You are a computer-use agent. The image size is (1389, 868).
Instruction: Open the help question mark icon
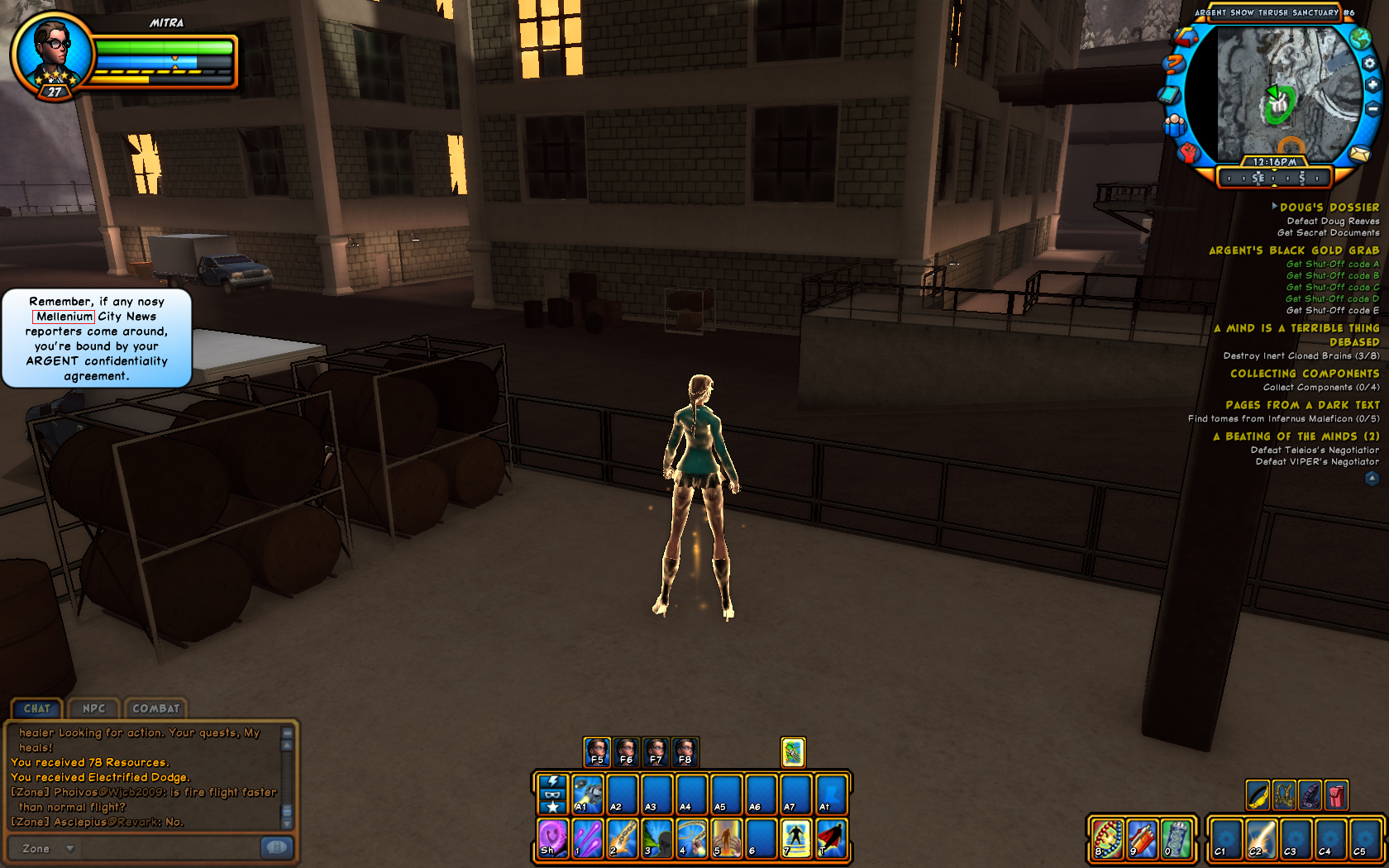click(x=1172, y=64)
